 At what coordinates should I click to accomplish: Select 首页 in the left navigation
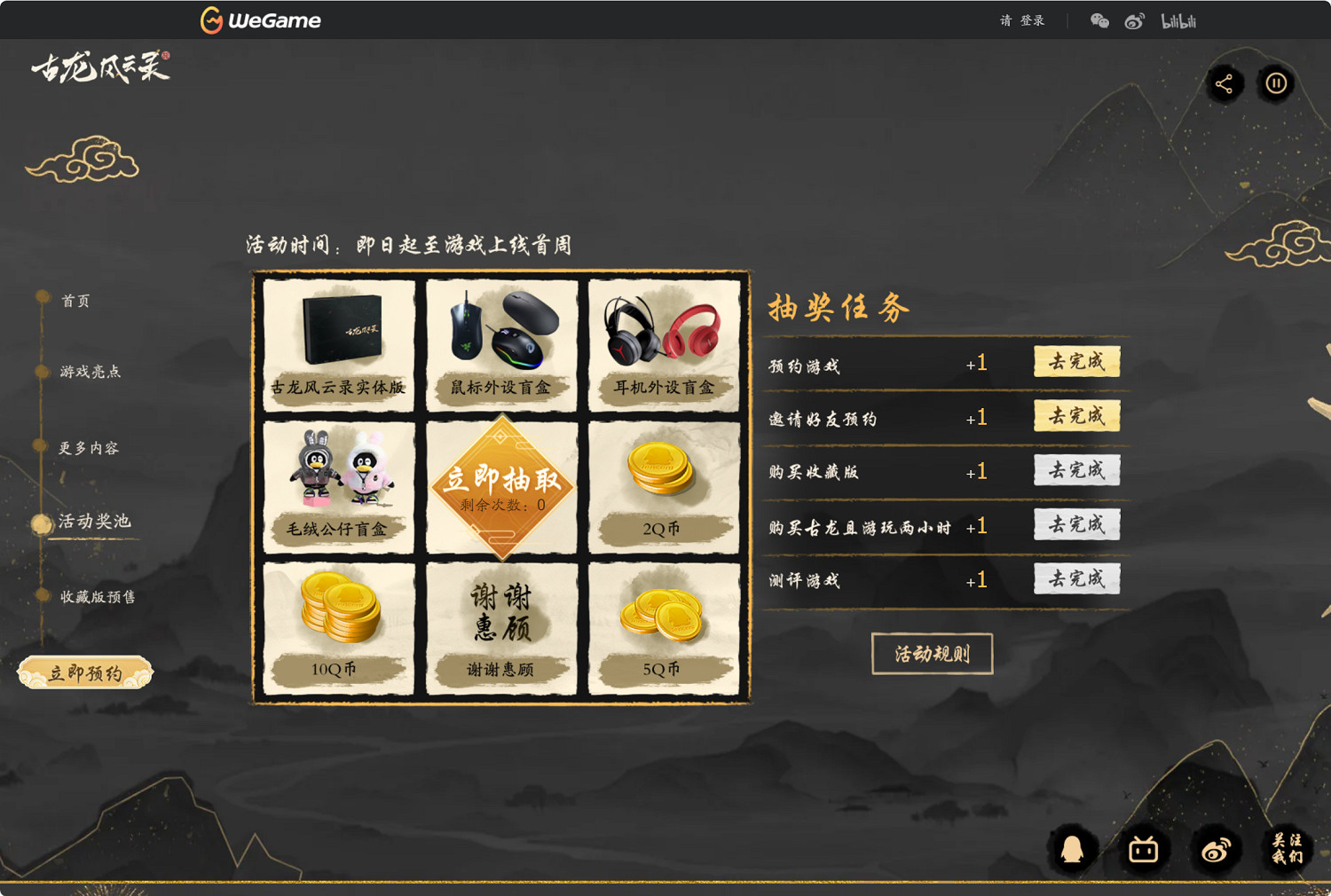coord(75,300)
